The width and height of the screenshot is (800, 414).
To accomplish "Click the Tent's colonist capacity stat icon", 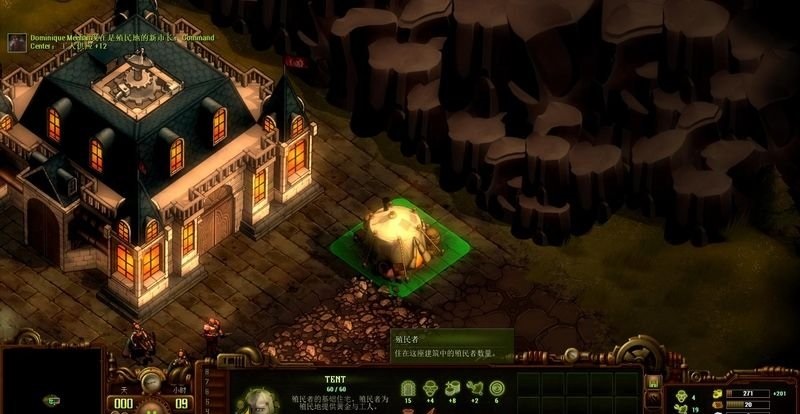I will [x=407, y=387].
